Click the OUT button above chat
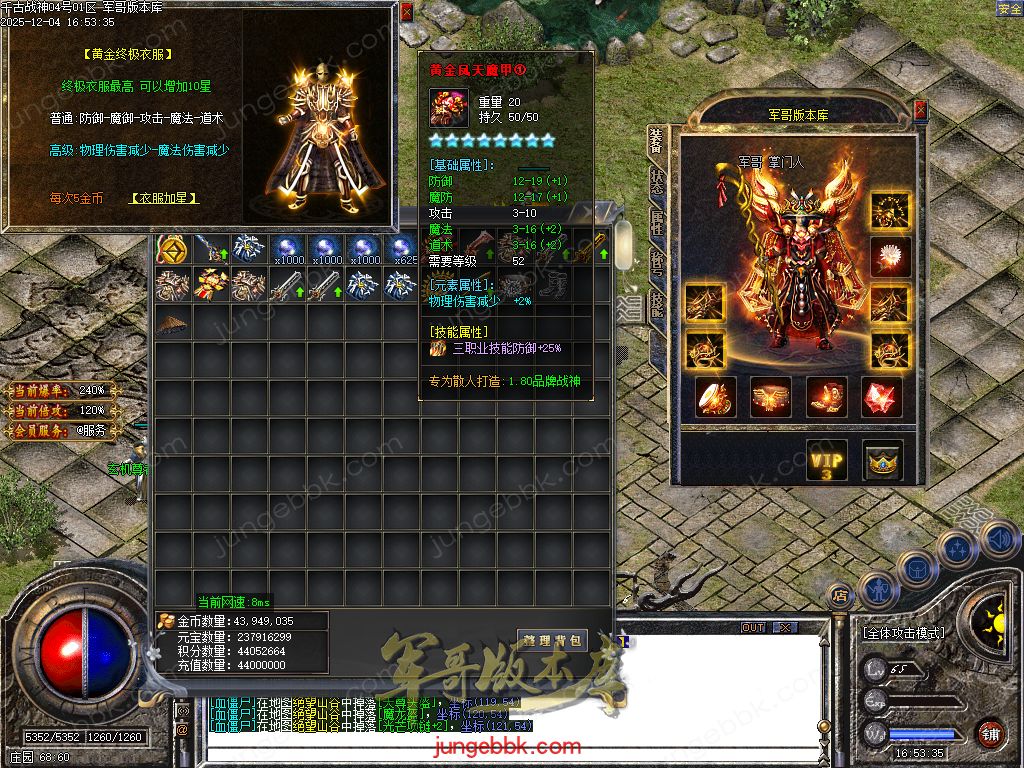1024x768 pixels. pos(753,627)
